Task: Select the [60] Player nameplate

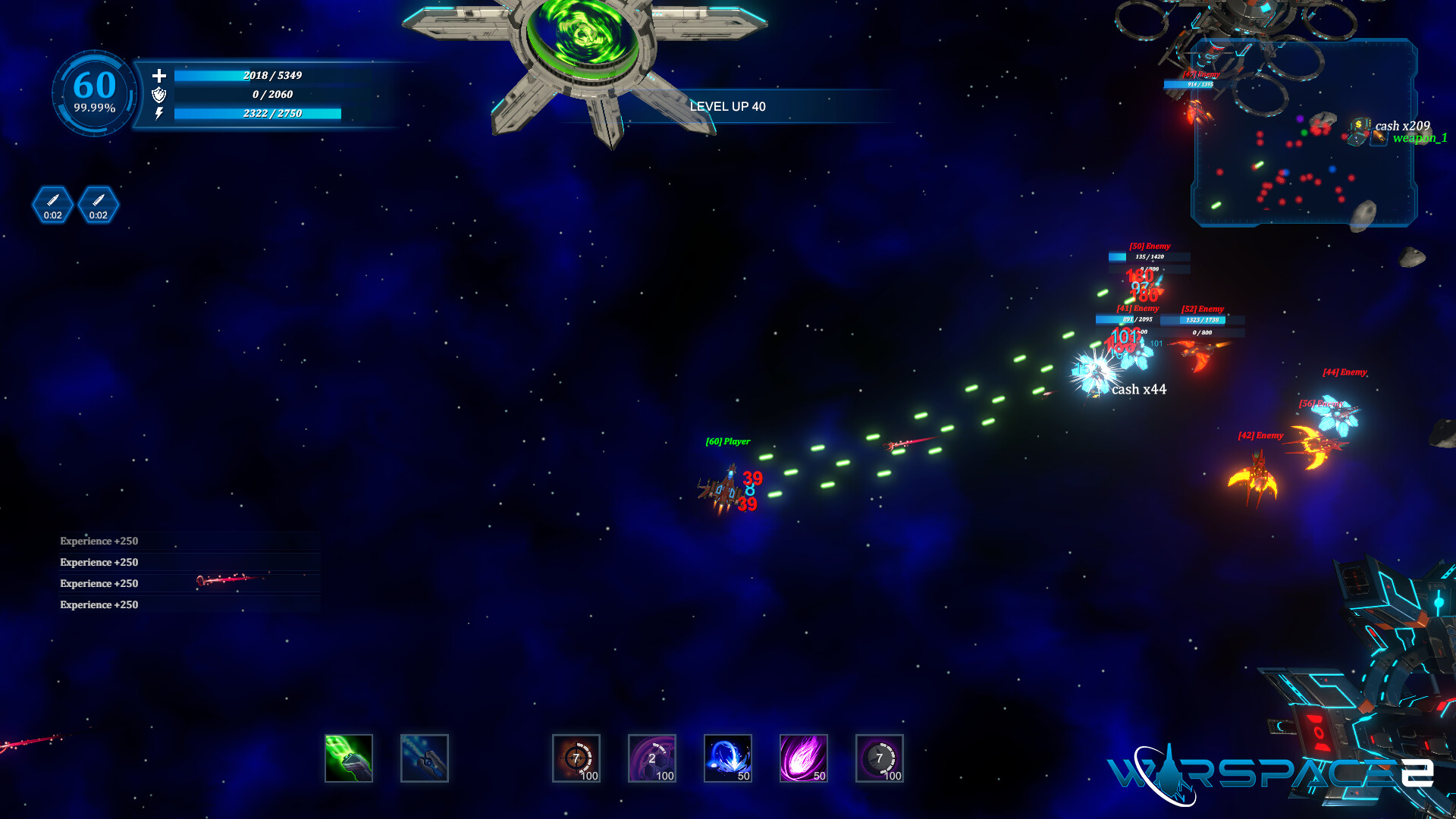Action: tap(726, 440)
